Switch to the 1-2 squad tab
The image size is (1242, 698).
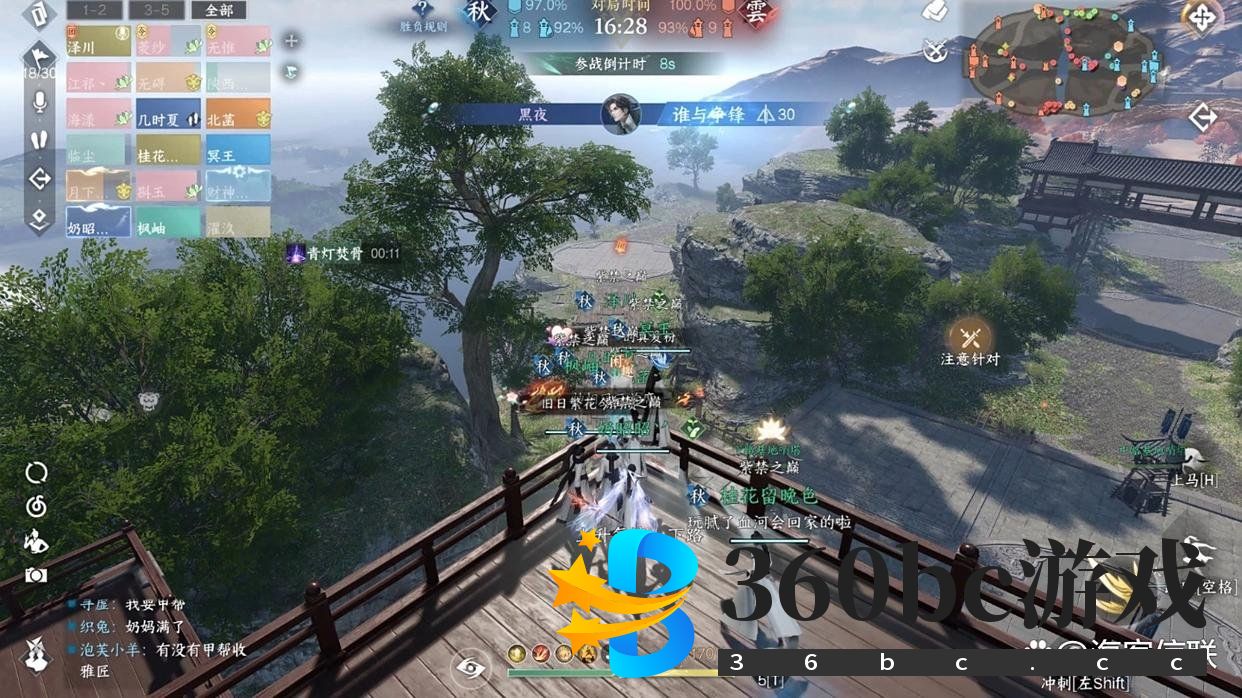click(96, 10)
